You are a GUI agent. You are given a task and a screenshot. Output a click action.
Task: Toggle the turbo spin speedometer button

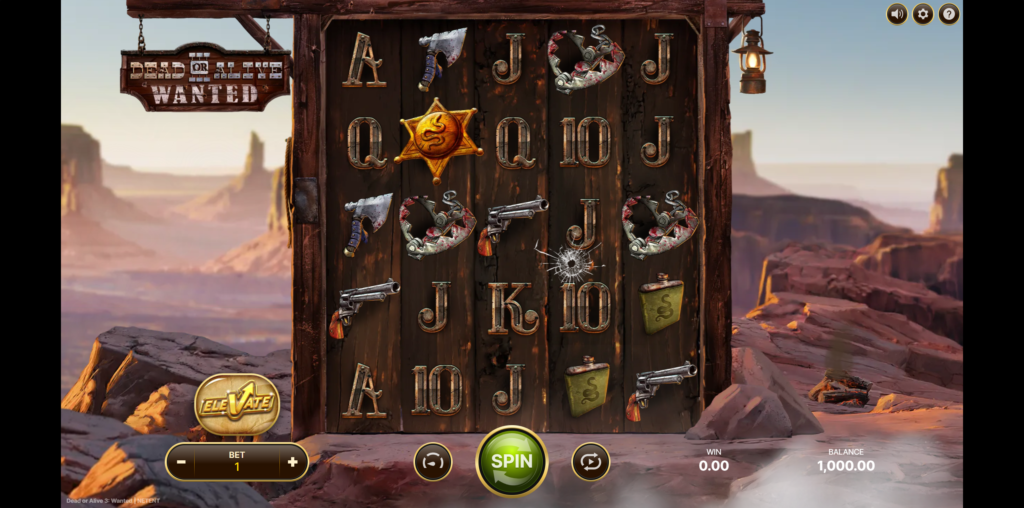(x=433, y=462)
